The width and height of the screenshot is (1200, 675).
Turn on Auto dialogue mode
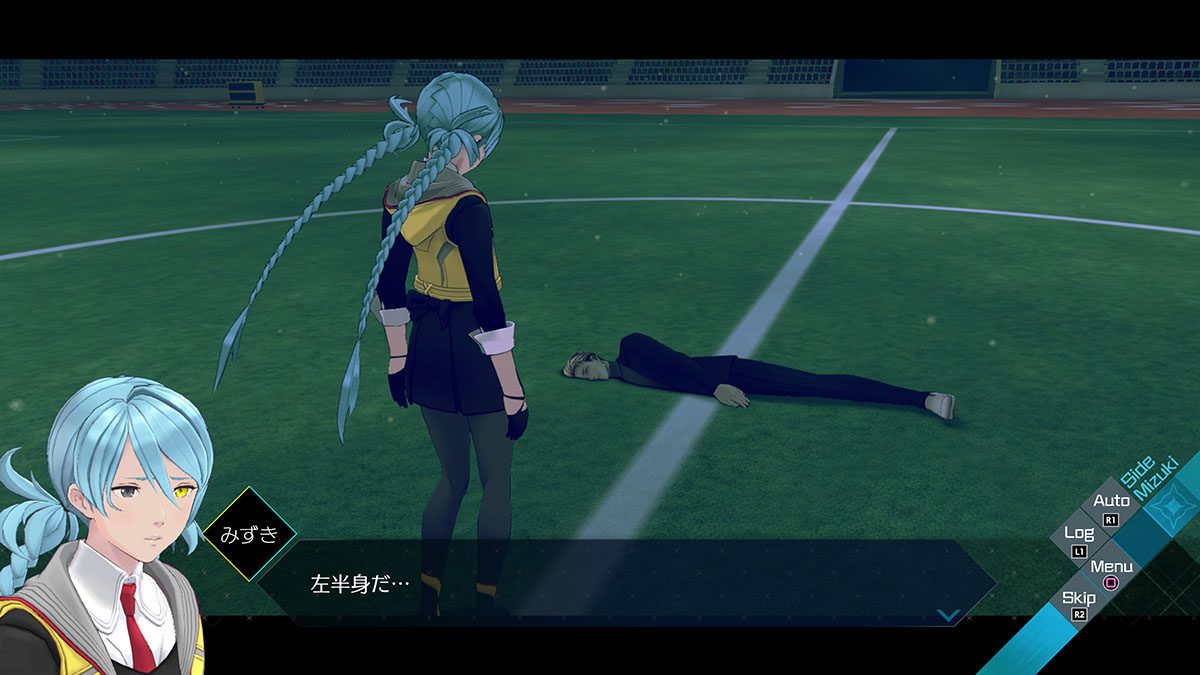click(x=1111, y=507)
